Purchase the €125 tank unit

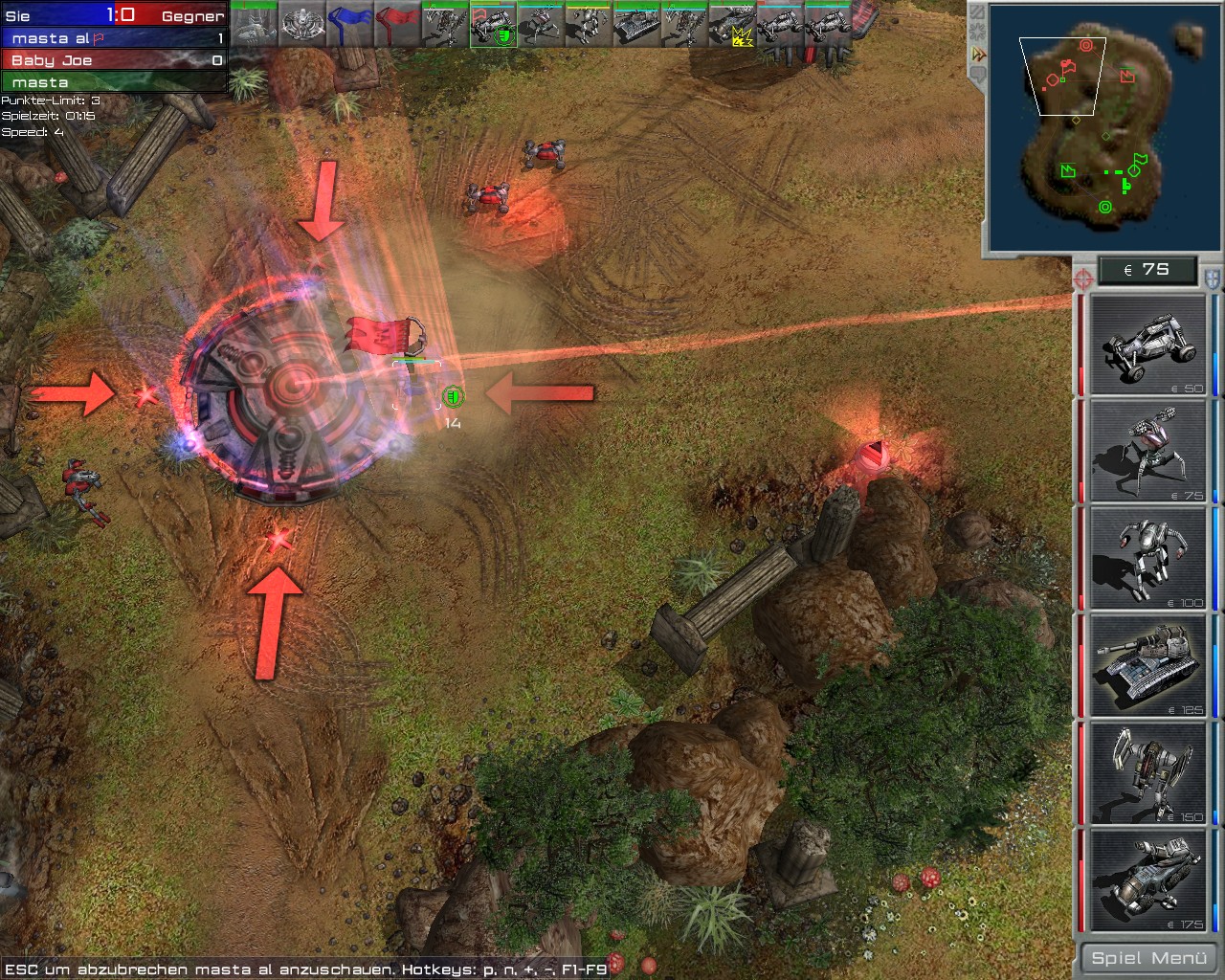pos(1147,665)
